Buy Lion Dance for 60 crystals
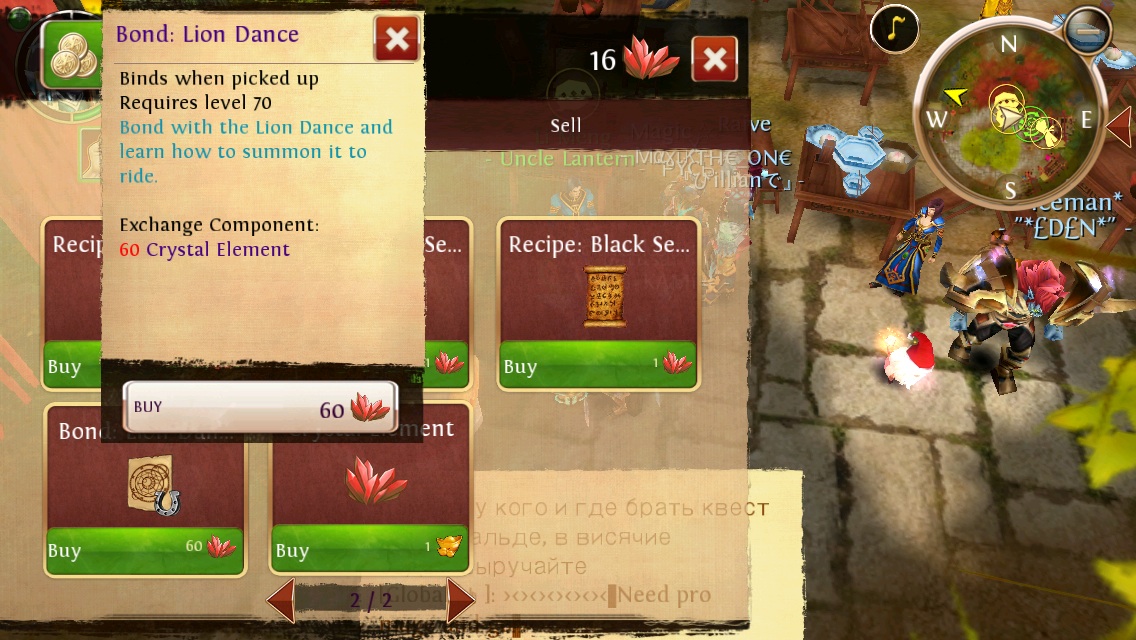The image size is (1136, 640). [x=260, y=407]
